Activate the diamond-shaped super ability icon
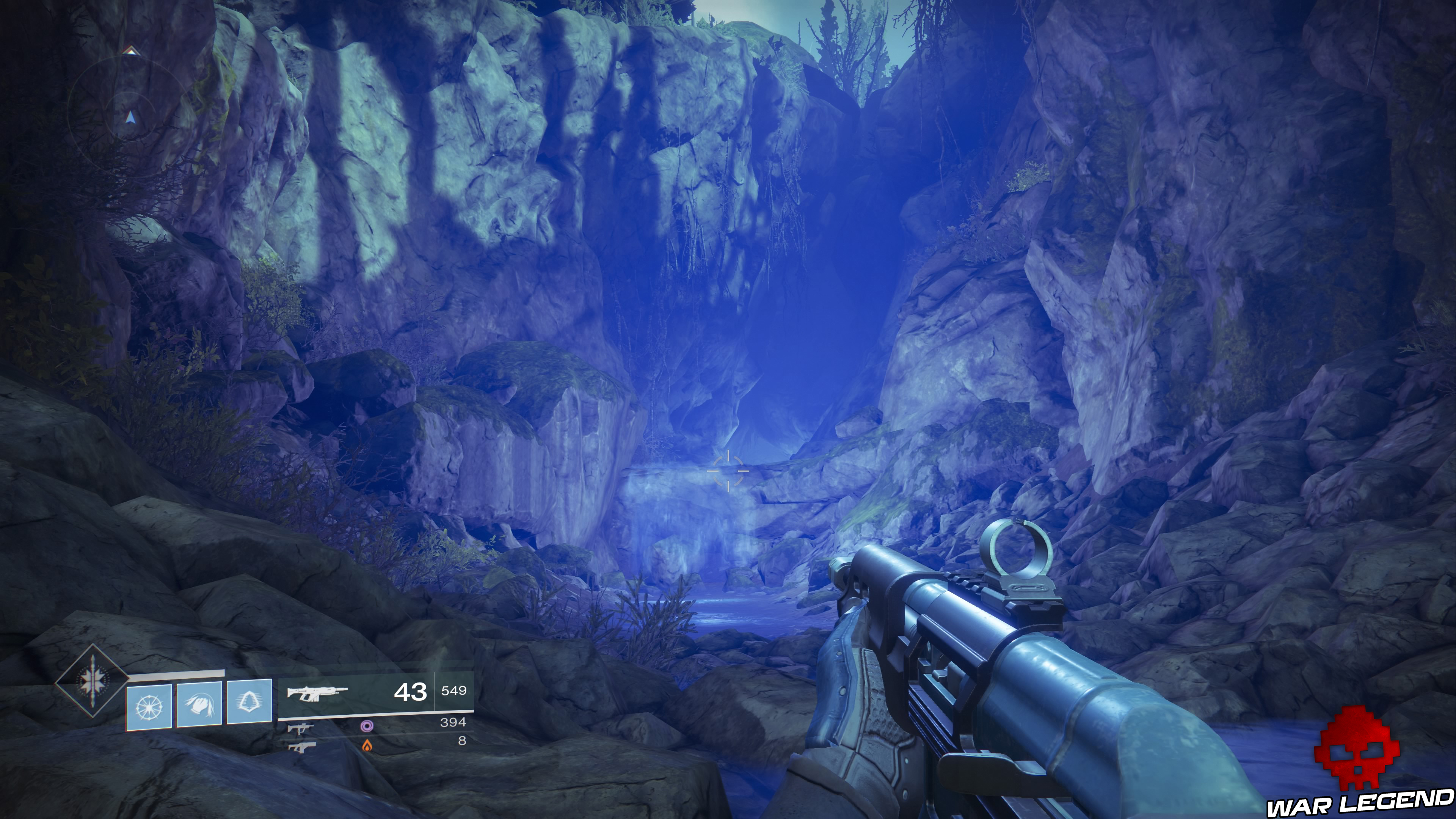This screenshot has width=1456, height=819. coord(91,681)
